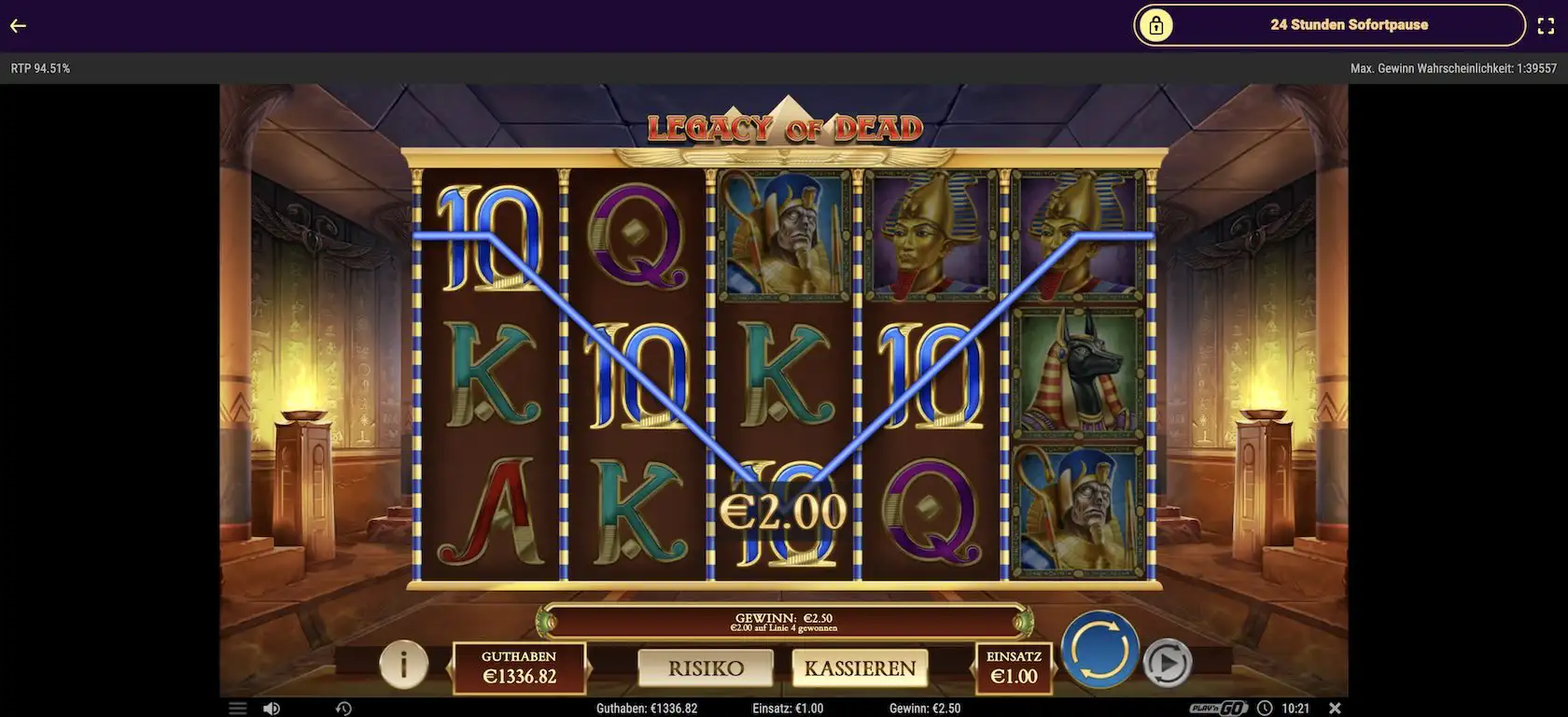This screenshot has width=1568, height=717.
Task: Click the highlighted 10 symbol on reel three
Action: point(784,513)
